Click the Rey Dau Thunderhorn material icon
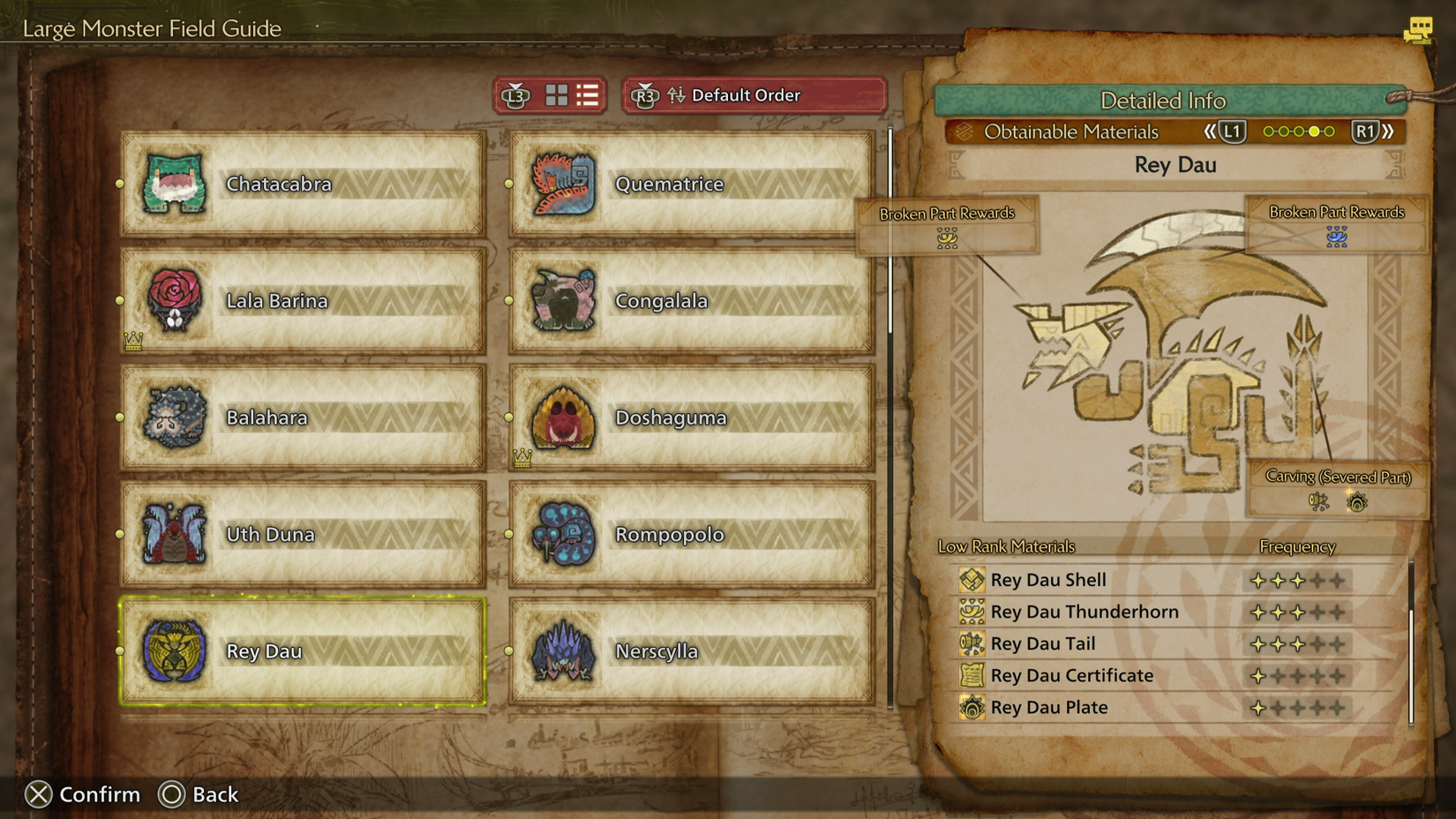 click(972, 611)
